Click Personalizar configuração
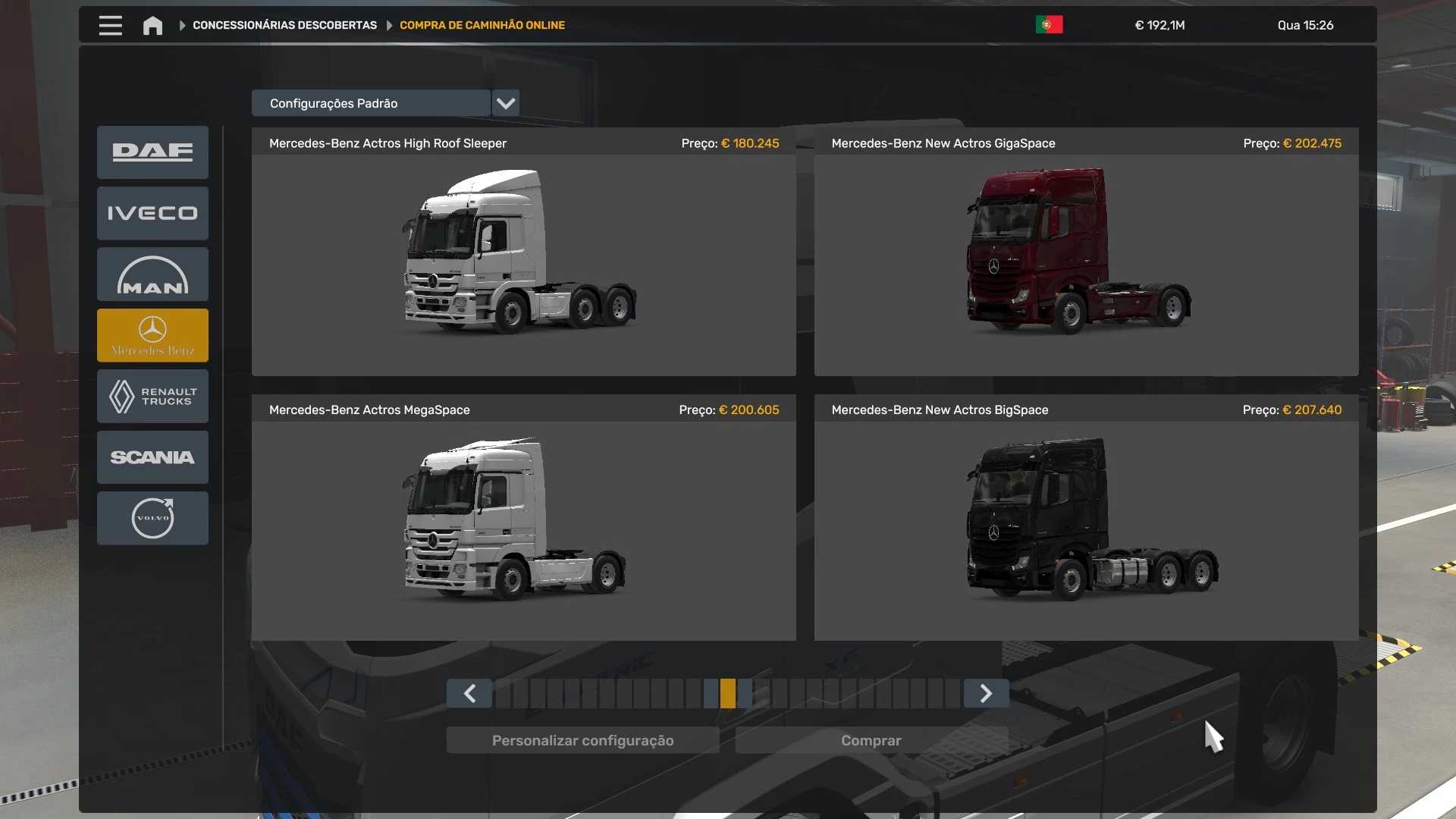Viewport: 1456px width, 819px height. [x=582, y=740]
